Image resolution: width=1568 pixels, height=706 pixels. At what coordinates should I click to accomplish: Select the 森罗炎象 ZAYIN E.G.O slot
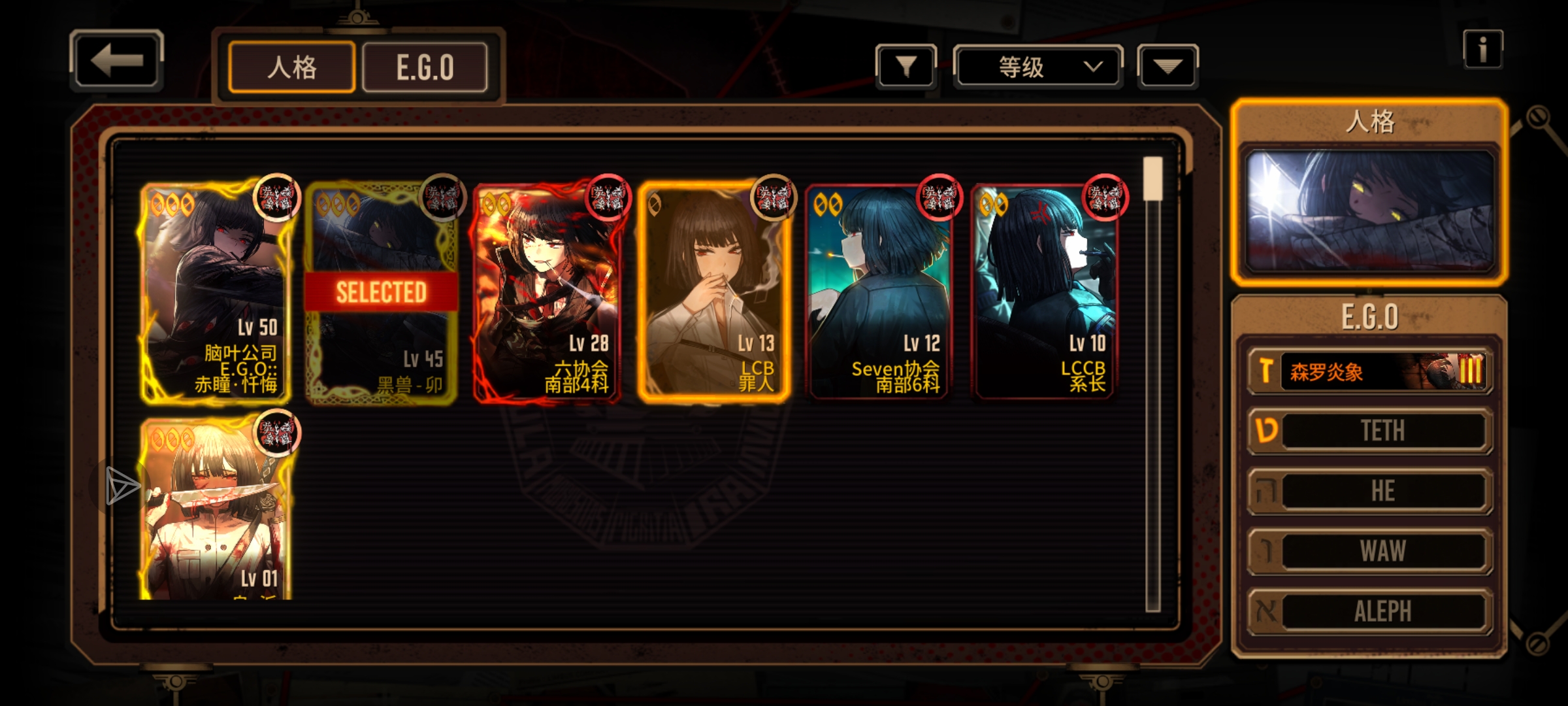coord(1371,371)
